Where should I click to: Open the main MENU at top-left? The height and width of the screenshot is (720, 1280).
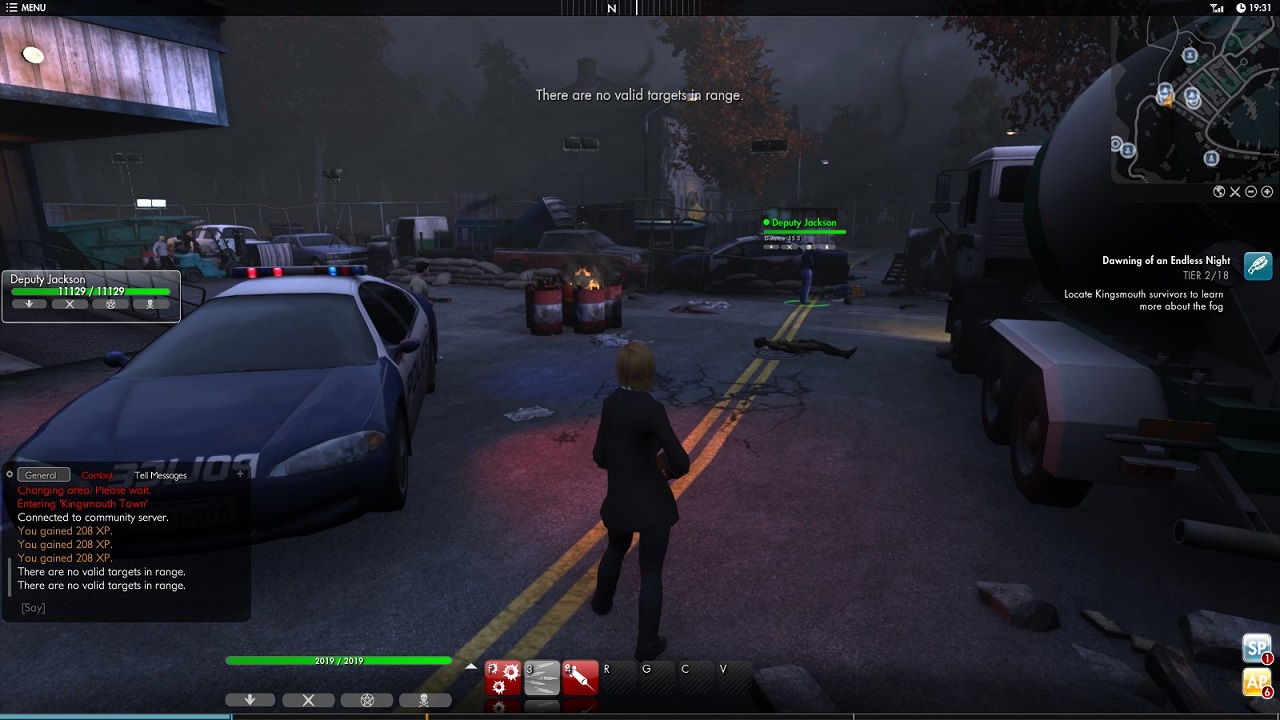pos(26,8)
